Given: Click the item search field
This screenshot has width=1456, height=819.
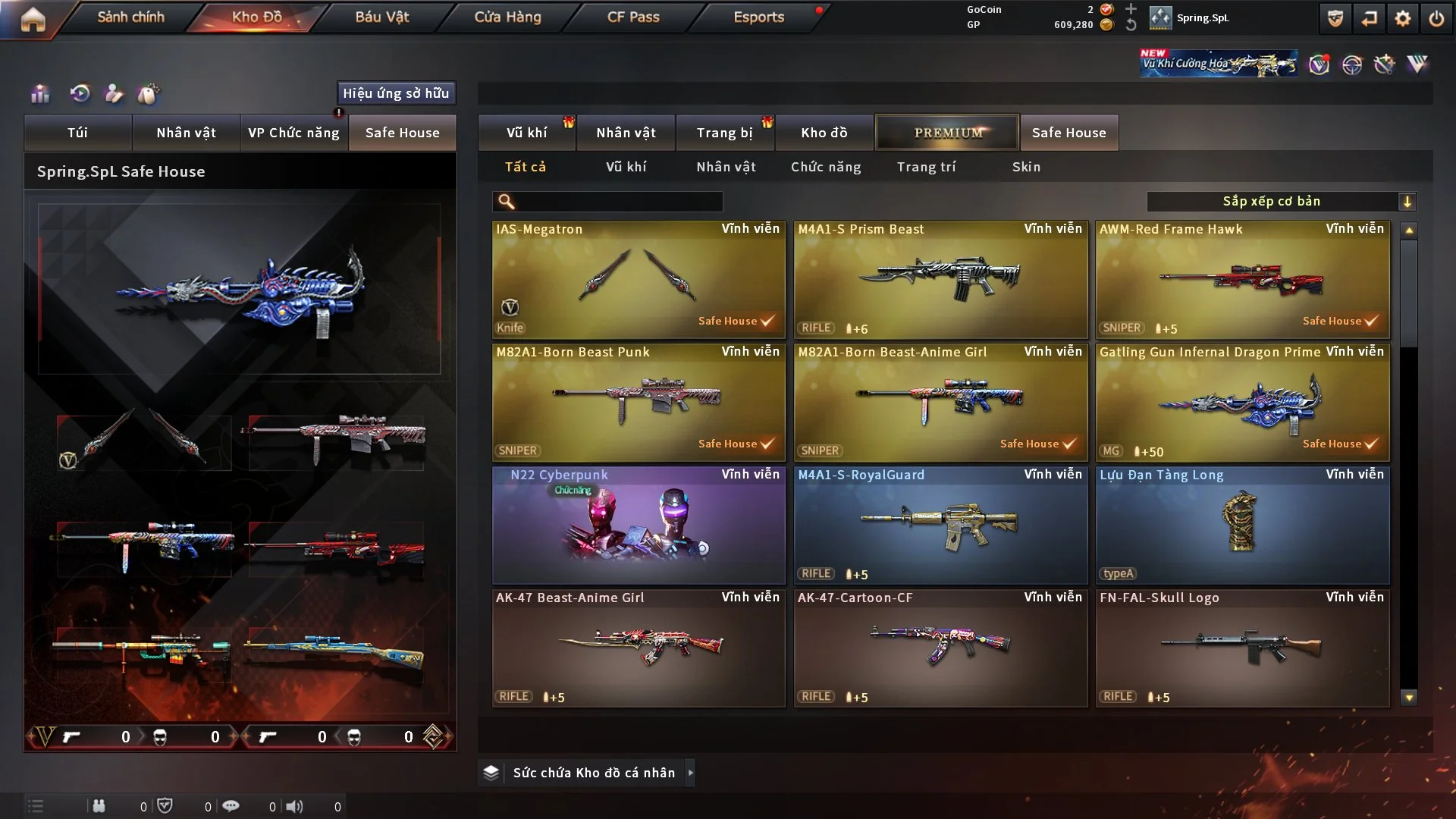Looking at the screenshot, I should (618, 201).
